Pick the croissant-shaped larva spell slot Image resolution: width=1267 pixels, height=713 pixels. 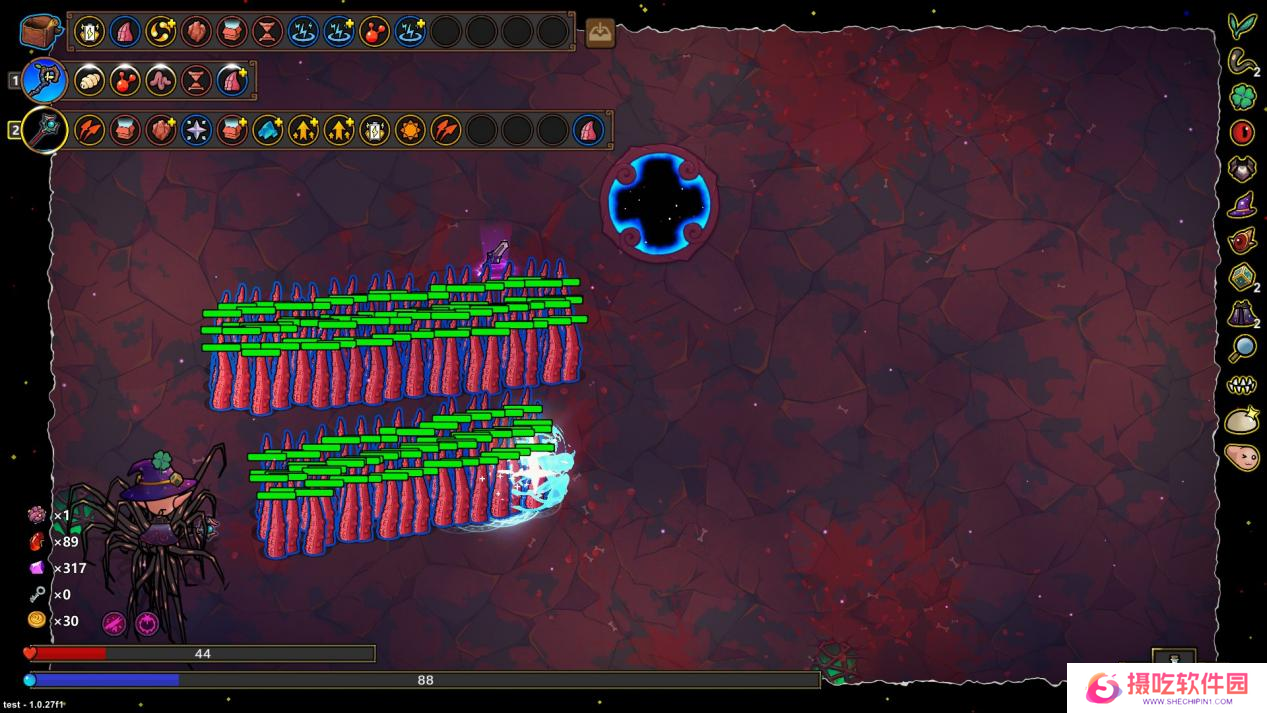90,80
